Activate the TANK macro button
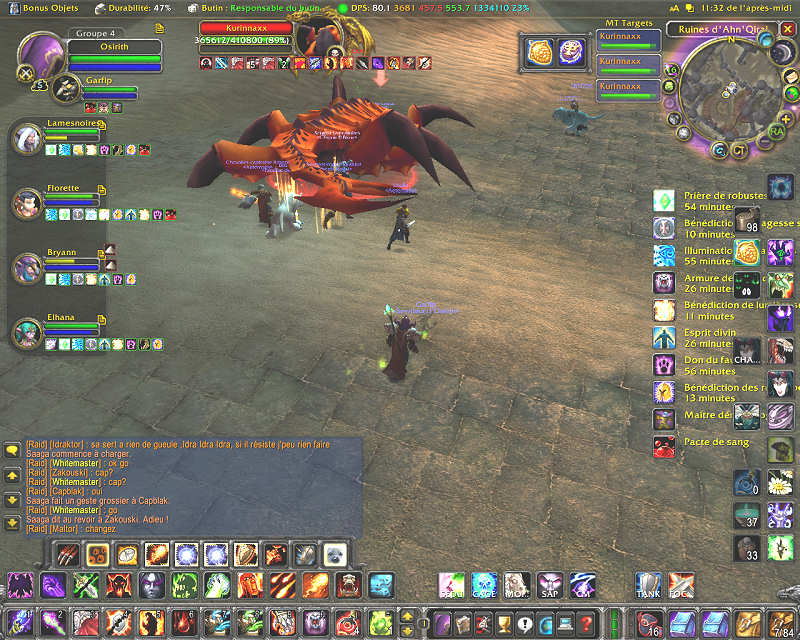 [x=649, y=584]
